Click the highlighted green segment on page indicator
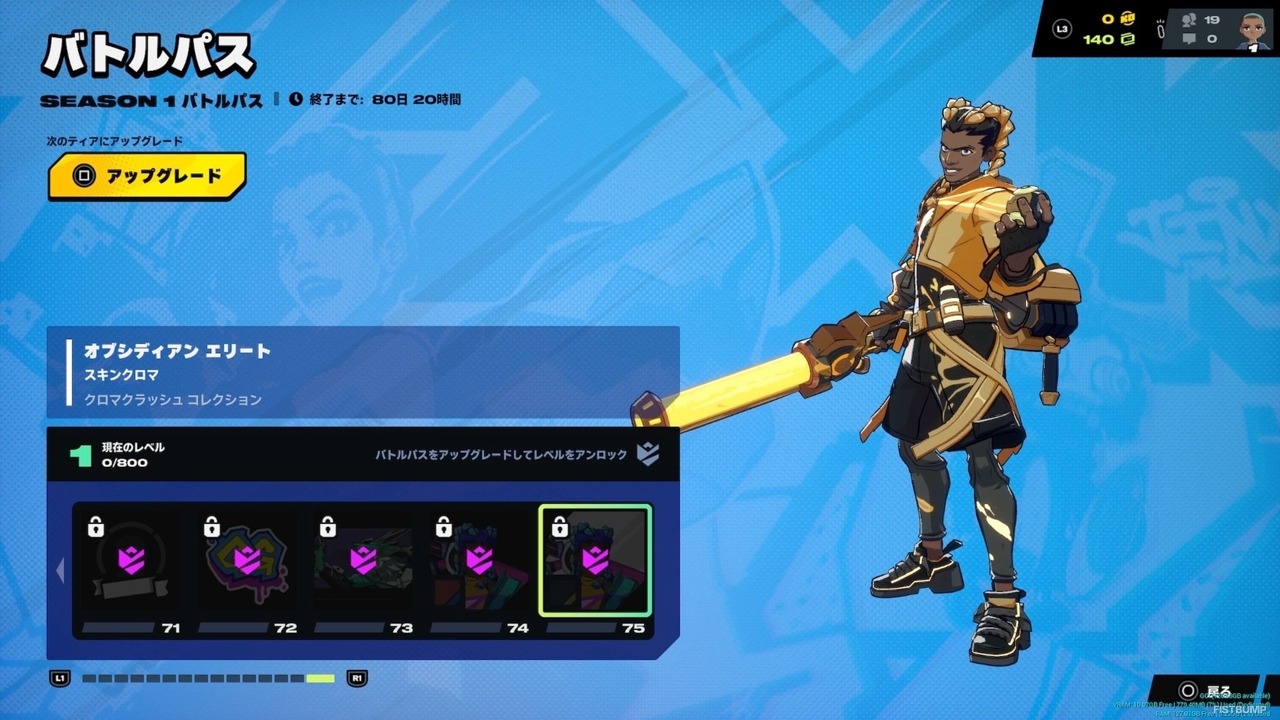 pyautogui.click(x=320, y=678)
